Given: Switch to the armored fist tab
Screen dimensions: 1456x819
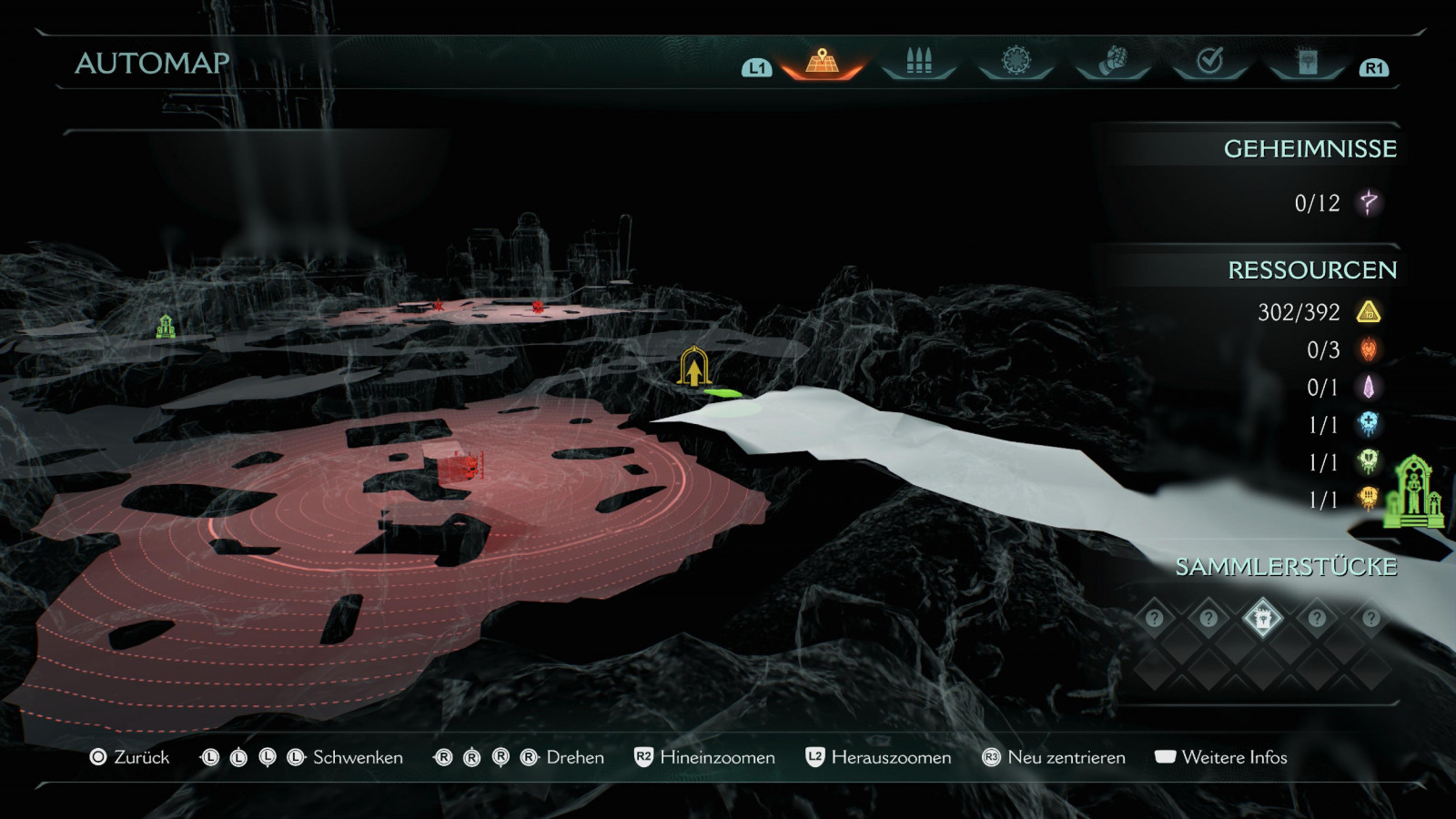Looking at the screenshot, I should 1113,62.
